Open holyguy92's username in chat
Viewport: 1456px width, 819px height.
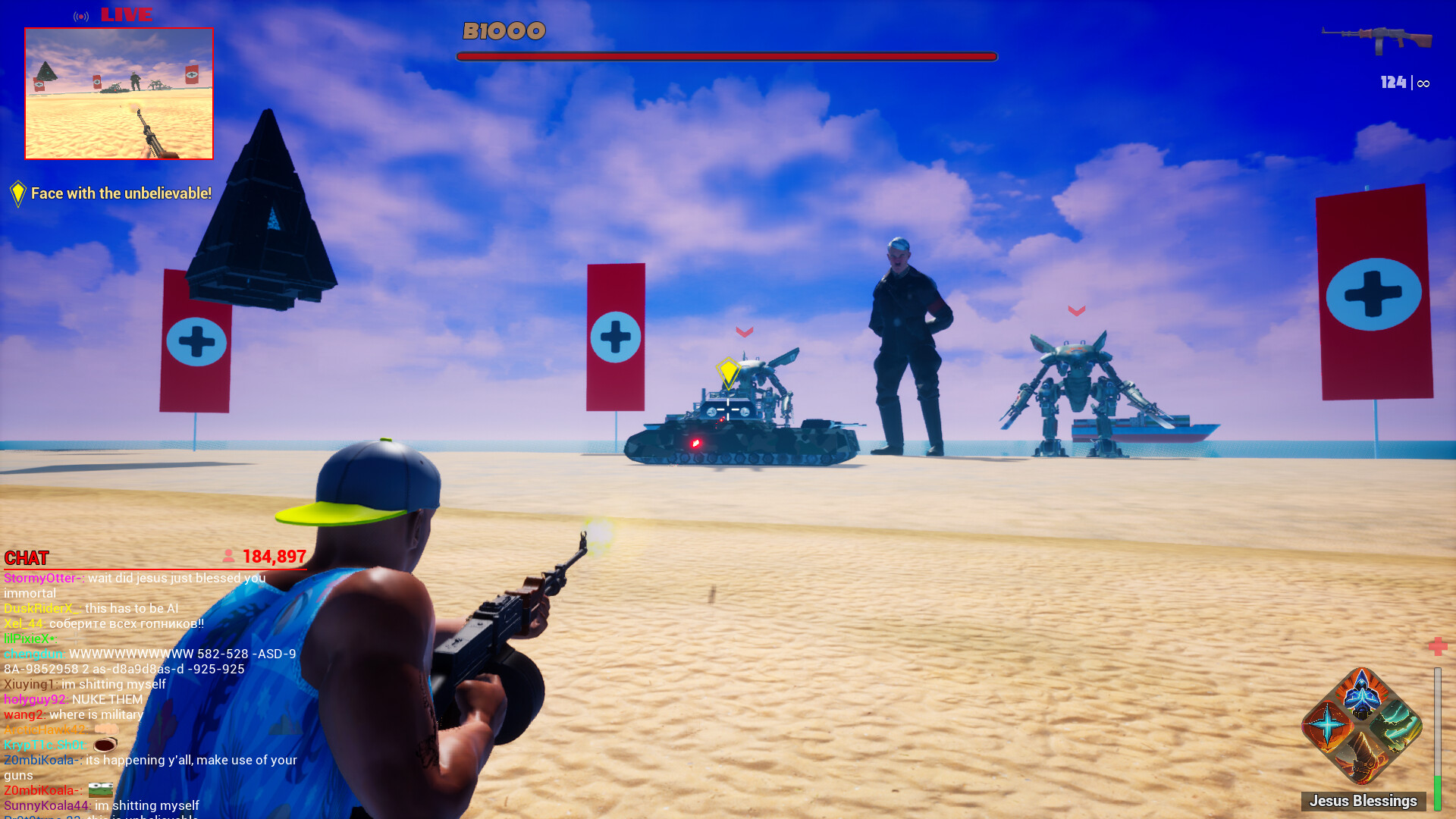coord(34,699)
